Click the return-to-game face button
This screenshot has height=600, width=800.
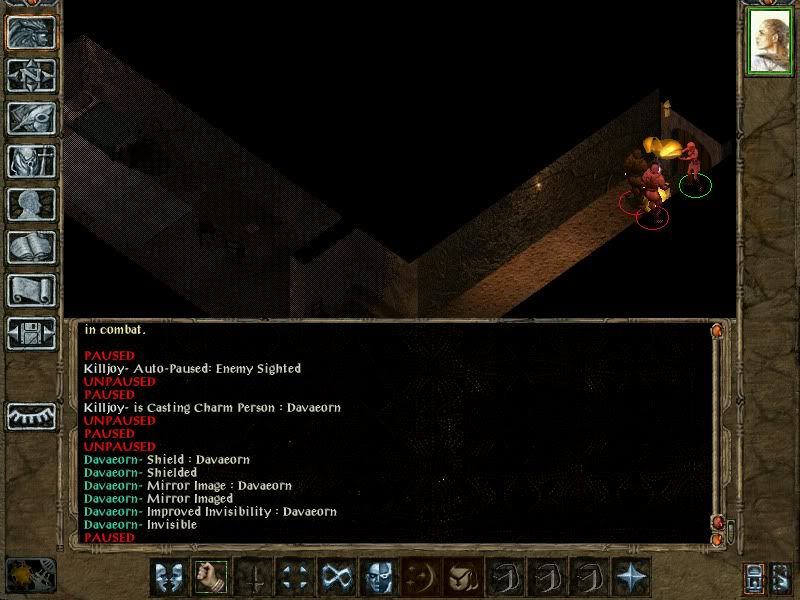coord(31,33)
